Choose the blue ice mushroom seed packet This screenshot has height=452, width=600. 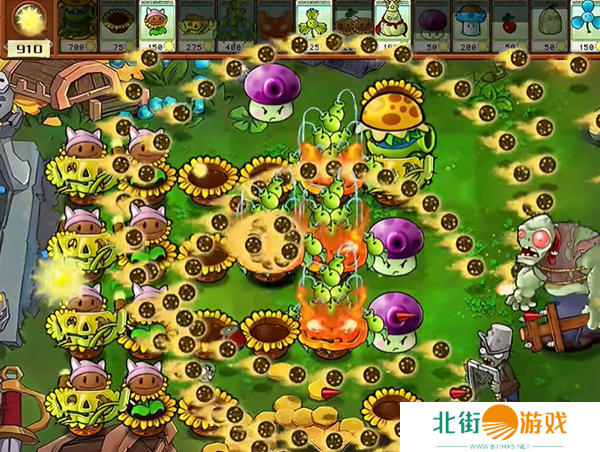pos(471,27)
